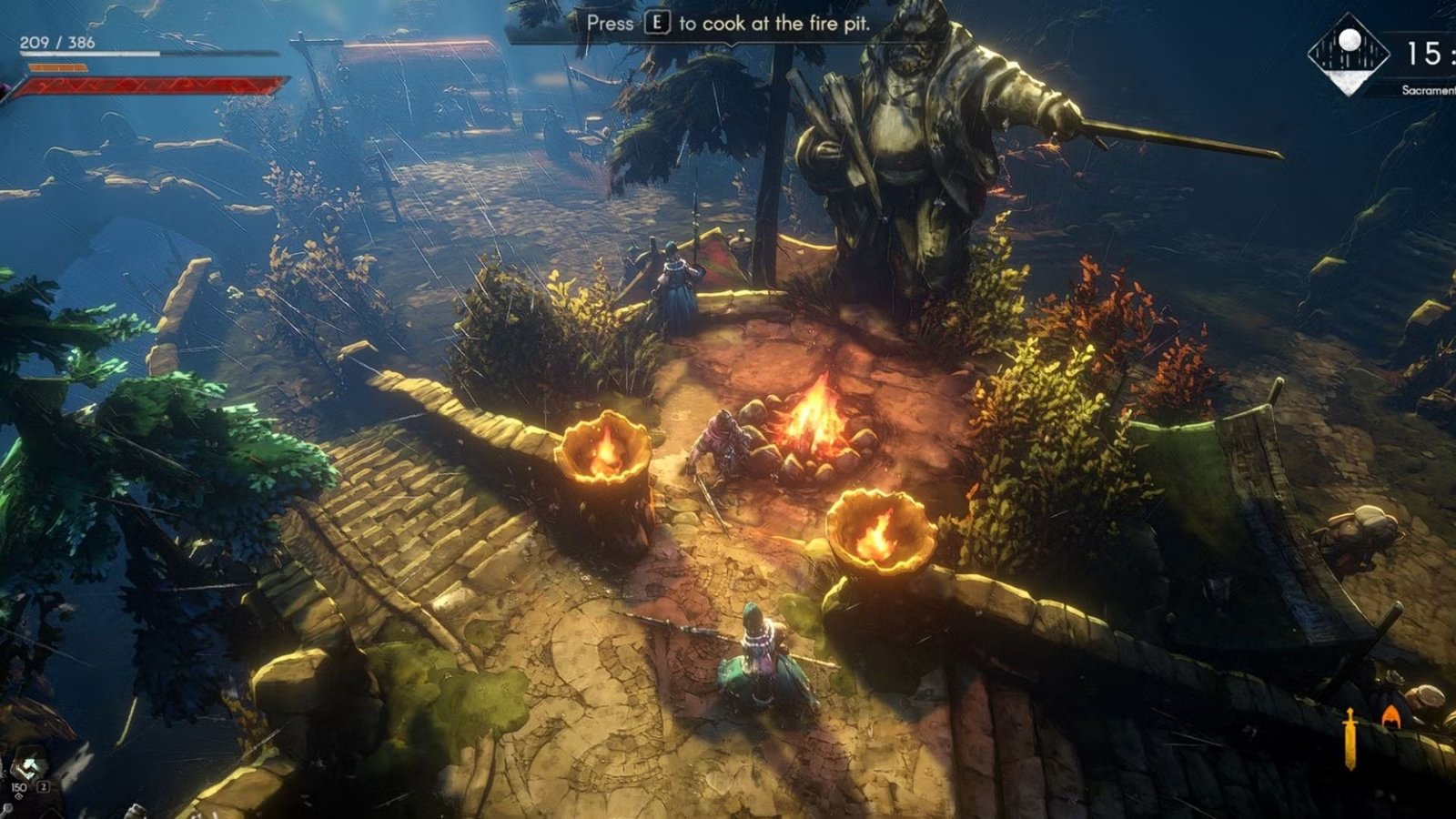The width and height of the screenshot is (1456, 819).
Task: Select the equipped weapon icon showing 150 durability
Action: pos(30,764)
